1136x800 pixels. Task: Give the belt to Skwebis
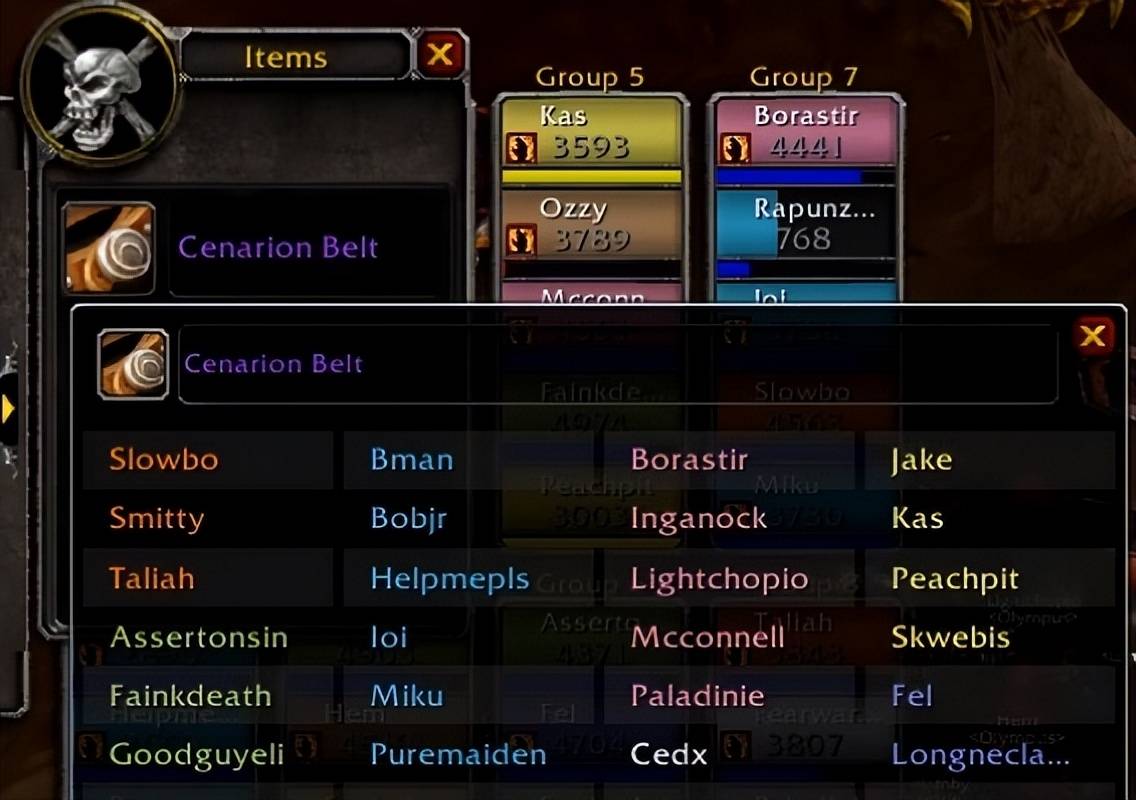[x=950, y=637]
